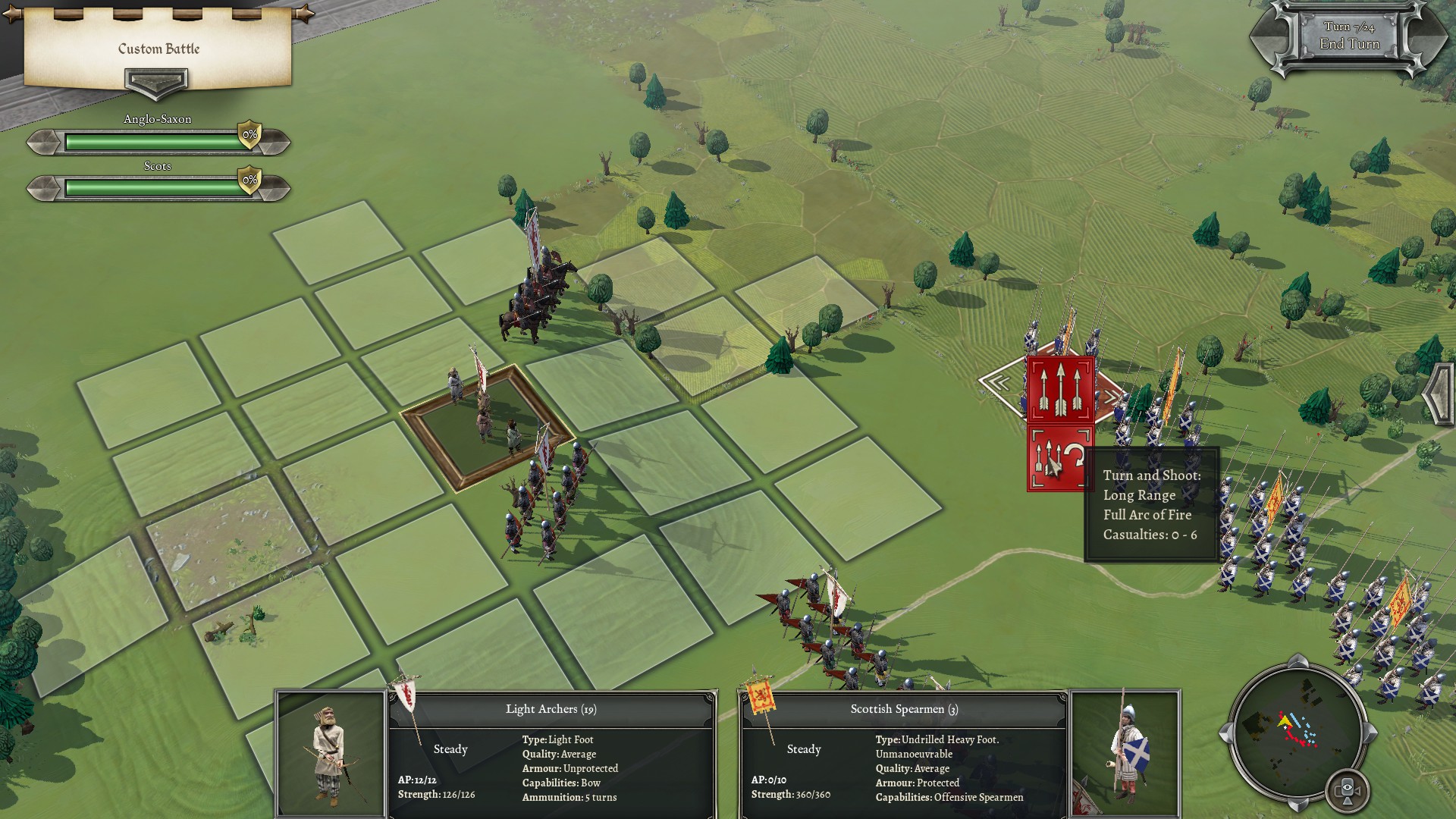Select the three-arrow Shoot action icon

click(x=1060, y=390)
